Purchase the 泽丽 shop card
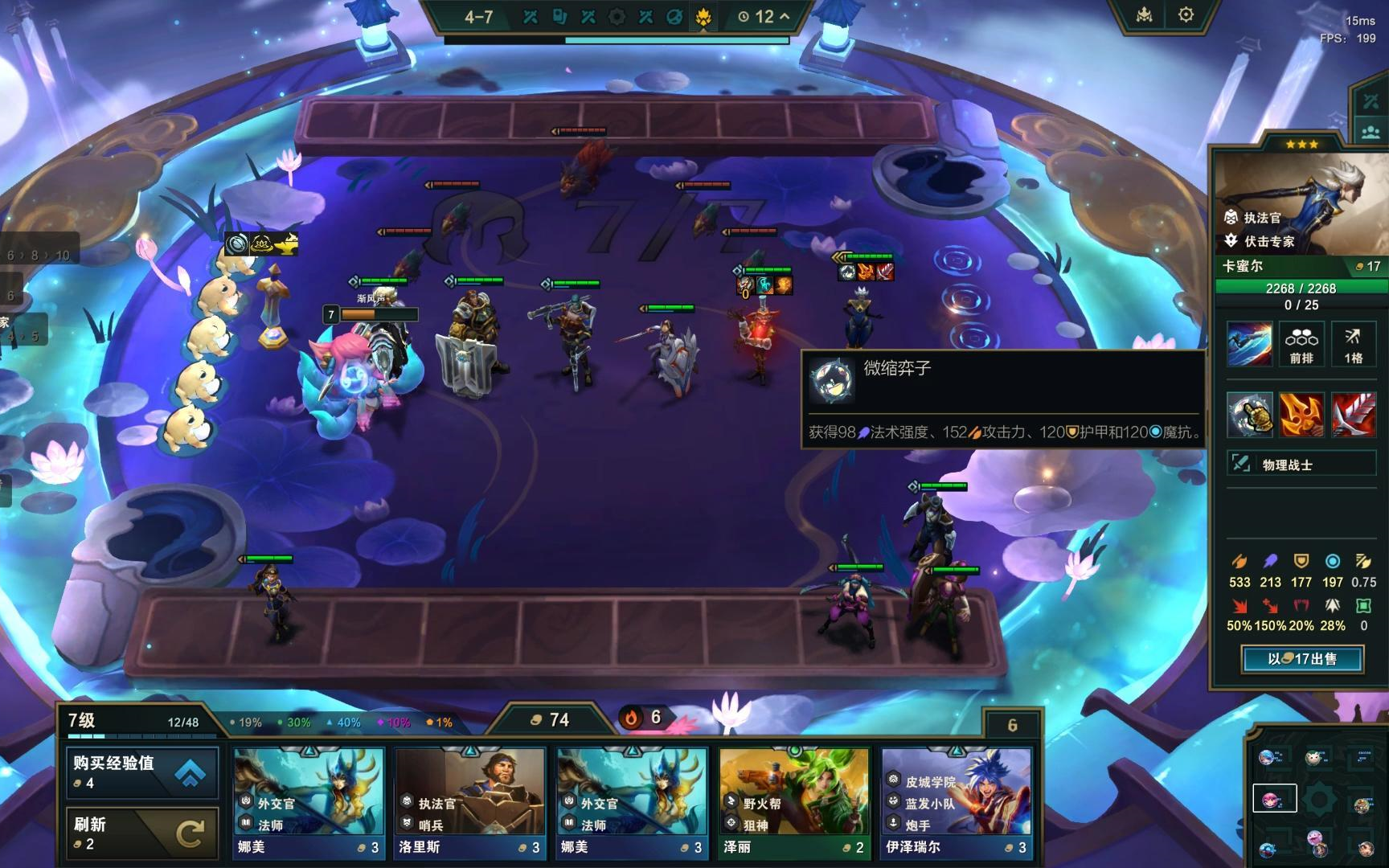 coord(793,802)
